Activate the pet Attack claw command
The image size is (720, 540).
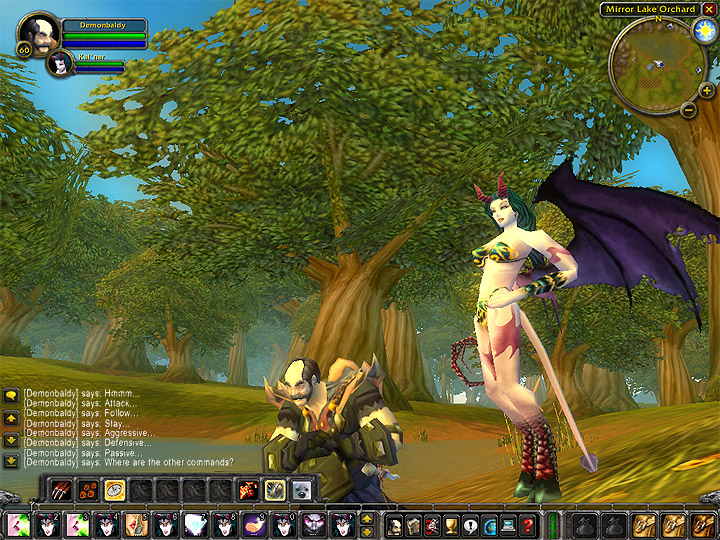pyautogui.click(x=62, y=490)
